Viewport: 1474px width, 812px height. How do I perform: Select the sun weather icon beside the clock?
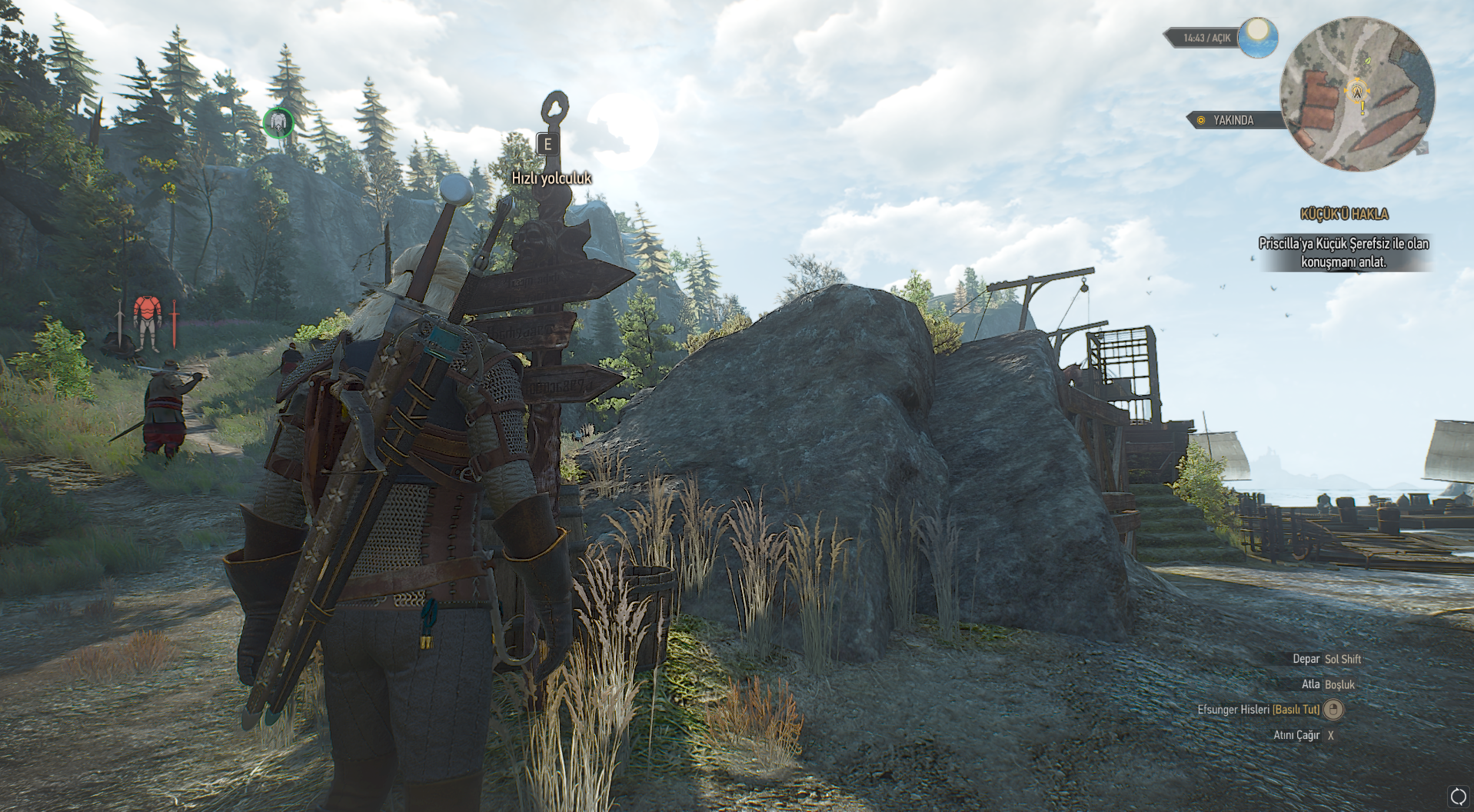coord(1258,37)
